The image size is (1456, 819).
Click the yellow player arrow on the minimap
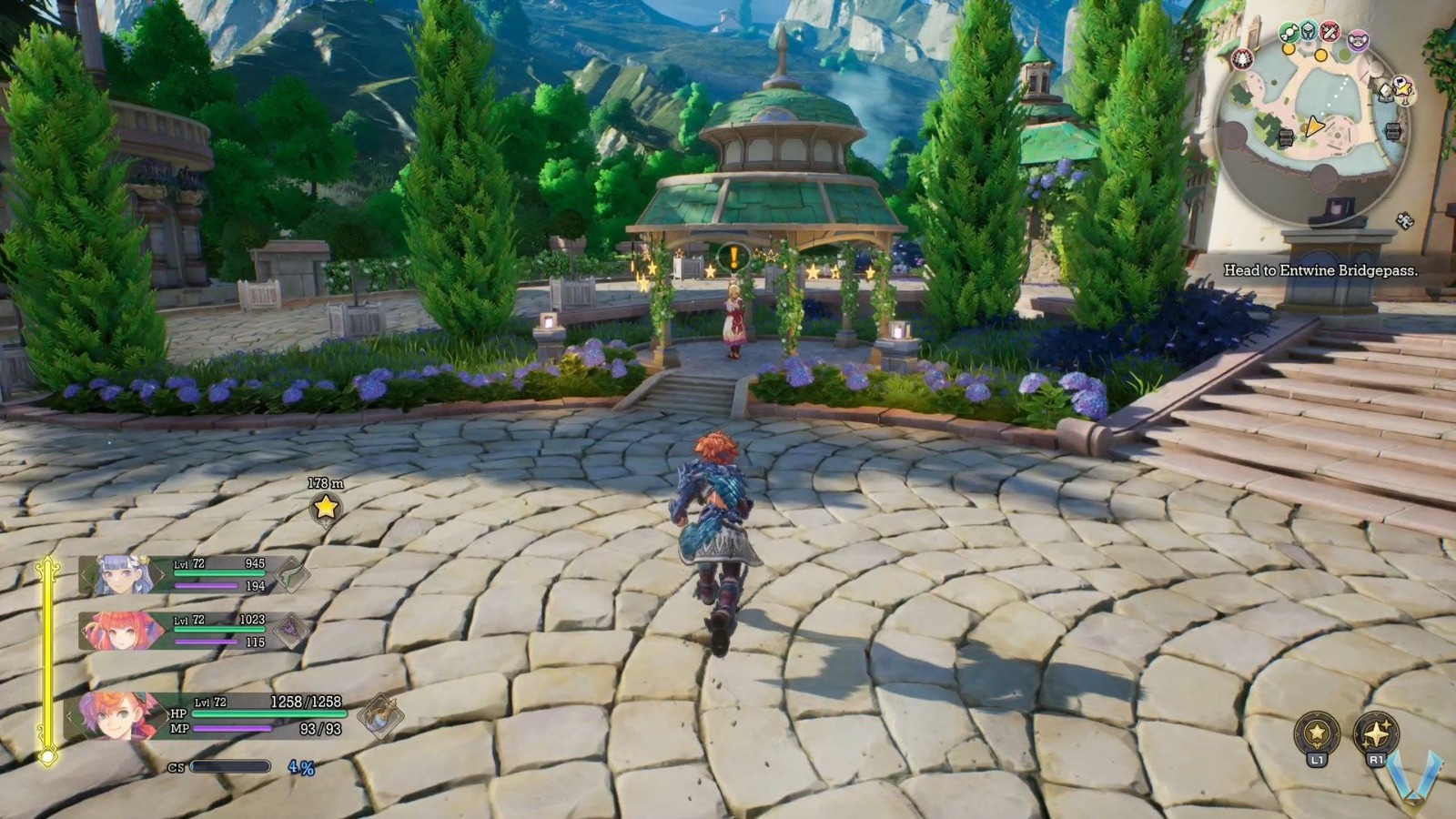click(x=1315, y=126)
